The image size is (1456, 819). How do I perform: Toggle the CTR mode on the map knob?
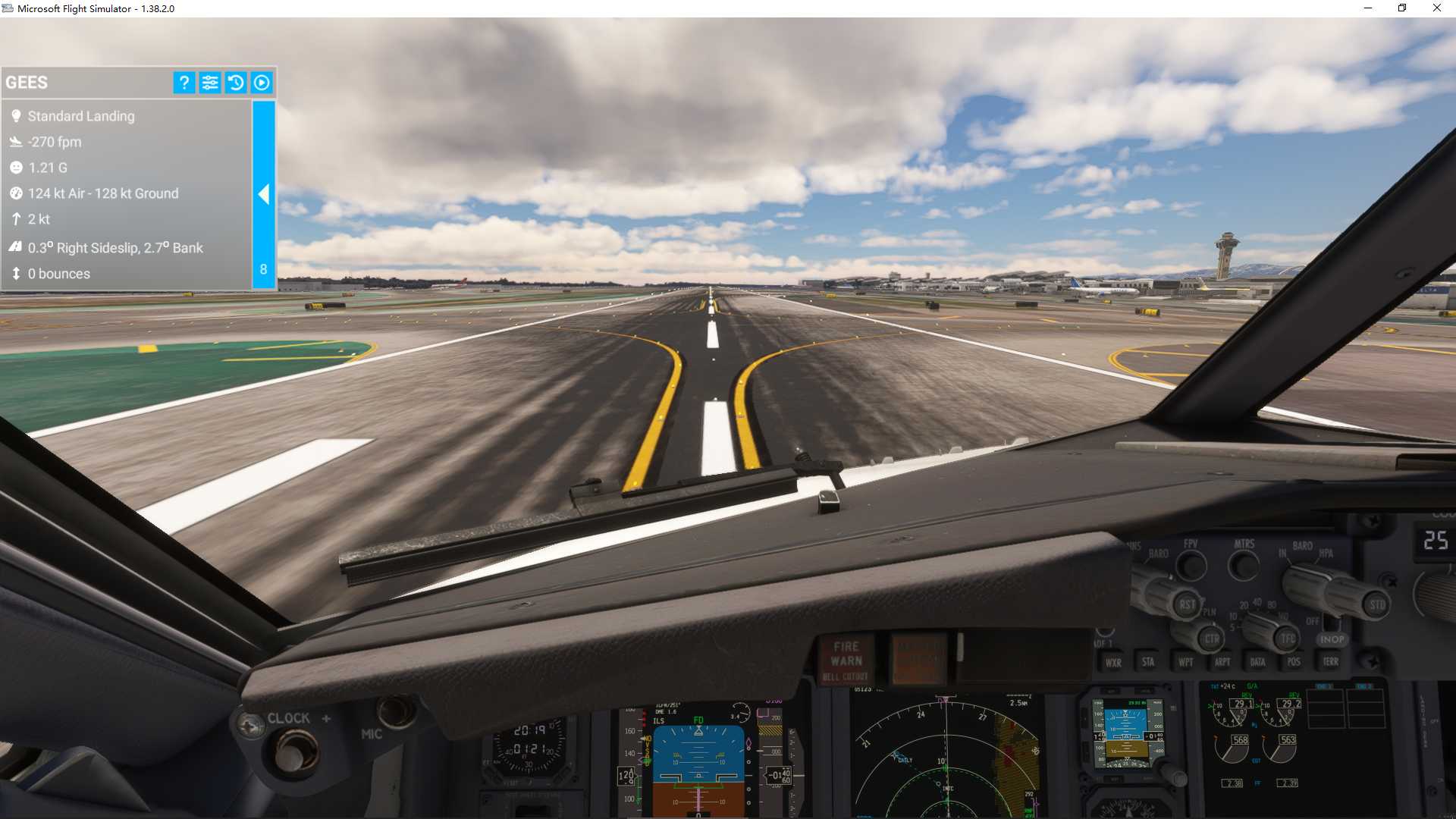tap(1213, 638)
